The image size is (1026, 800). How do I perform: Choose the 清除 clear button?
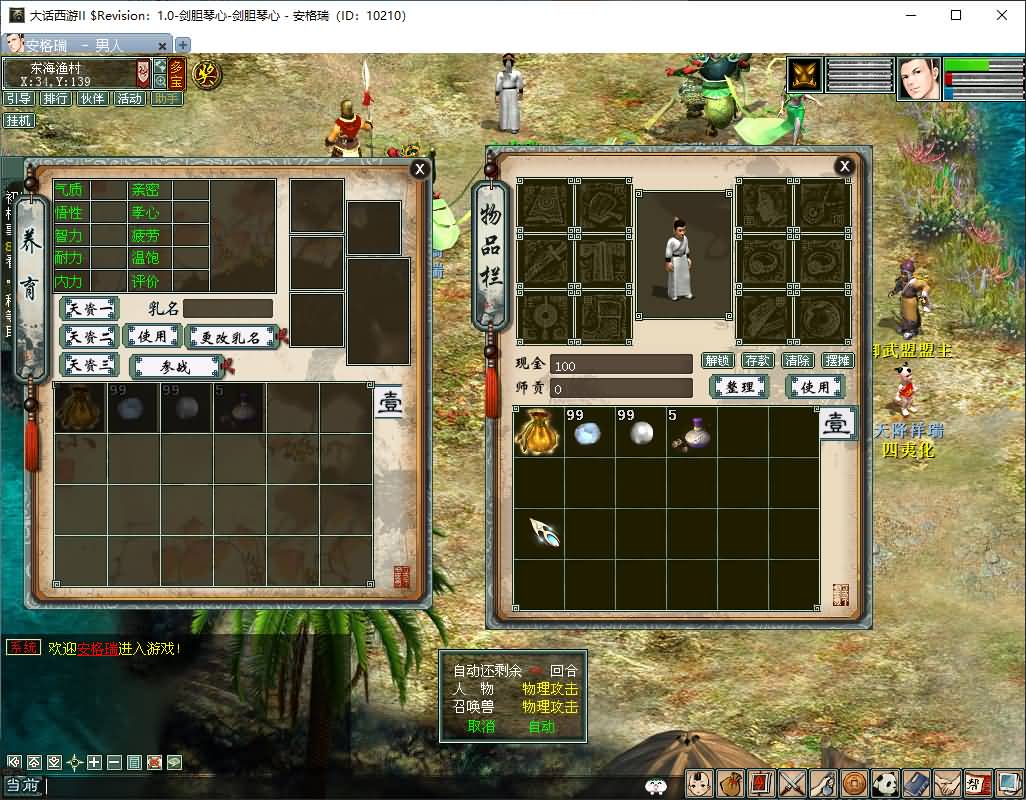tap(797, 361)
